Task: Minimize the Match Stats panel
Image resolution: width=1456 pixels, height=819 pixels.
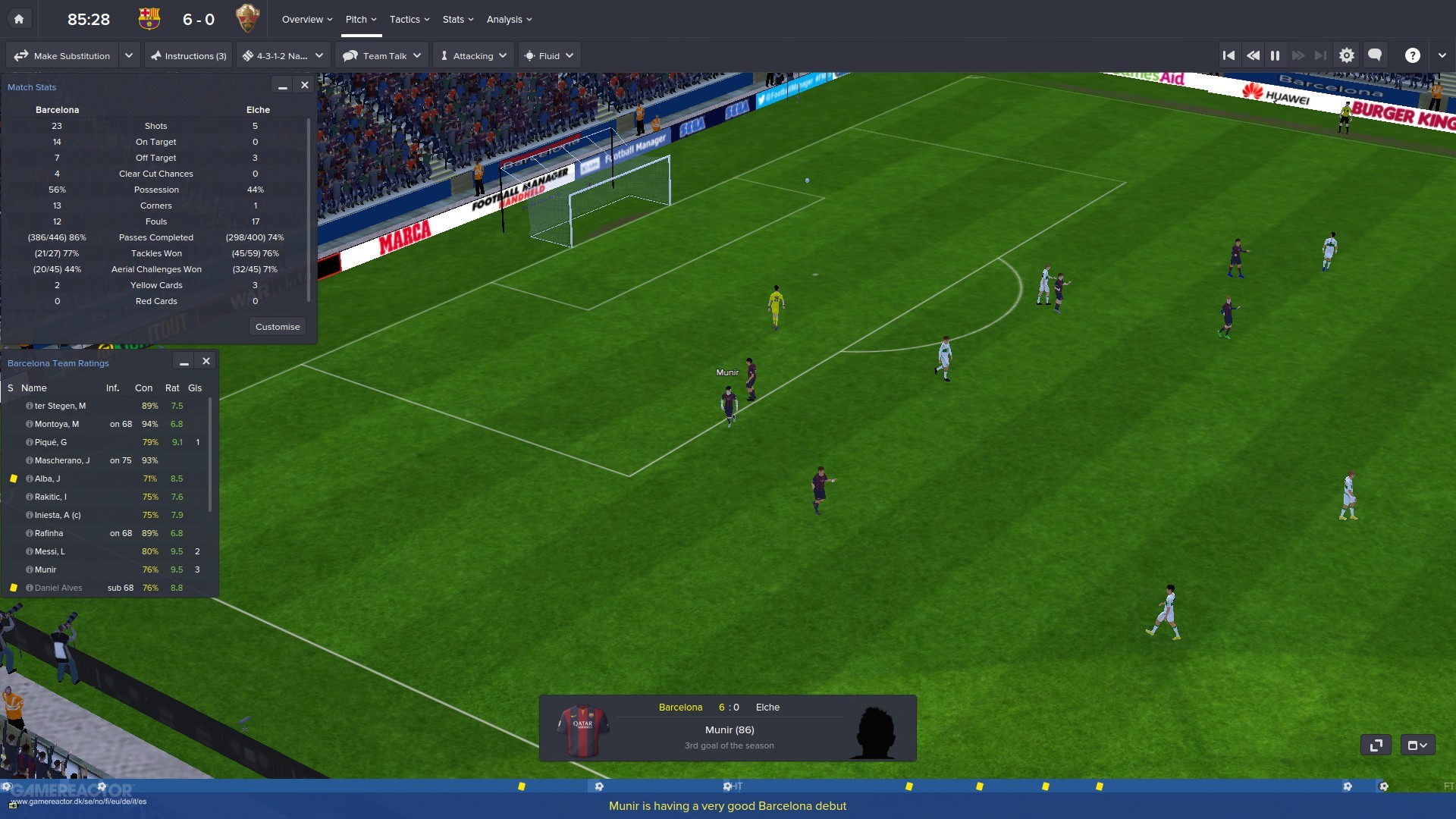Action: 282,86
